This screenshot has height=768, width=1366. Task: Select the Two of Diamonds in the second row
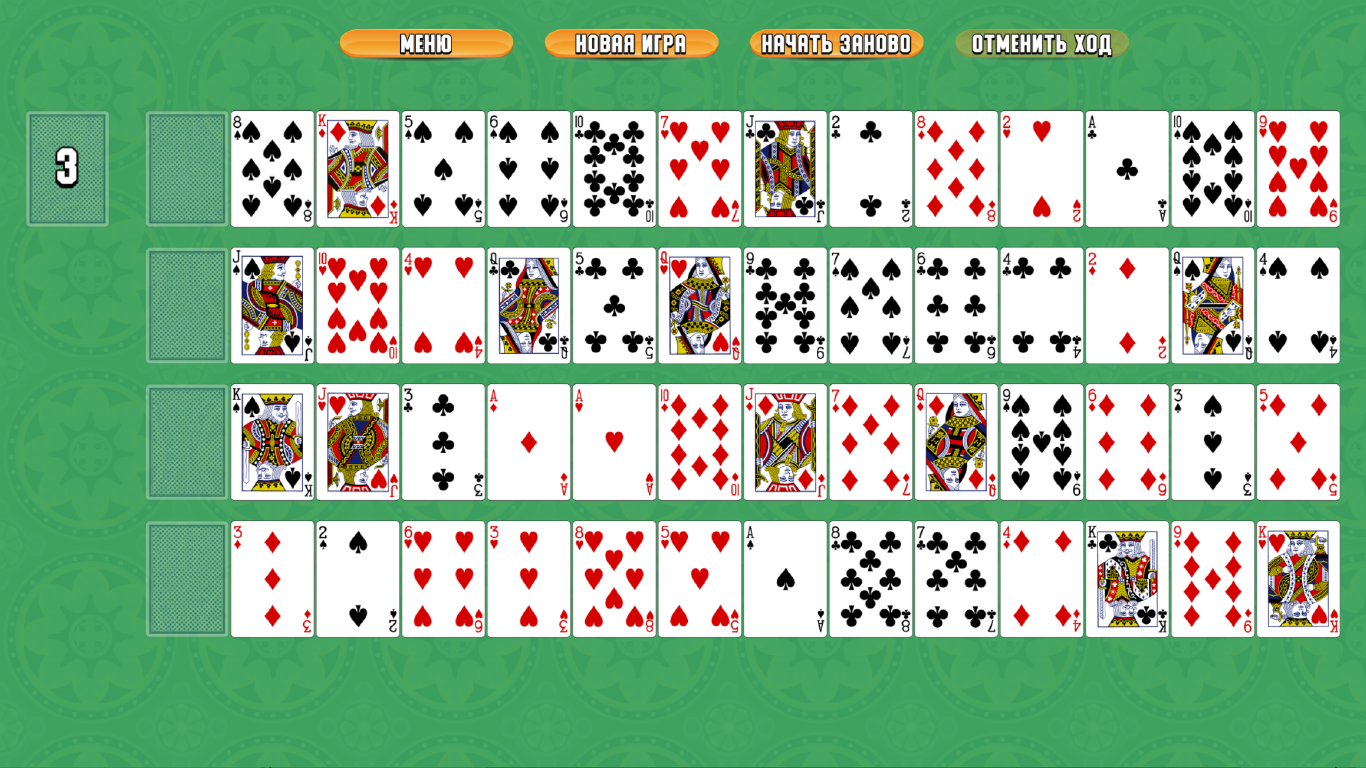(x=1127, y=303)
